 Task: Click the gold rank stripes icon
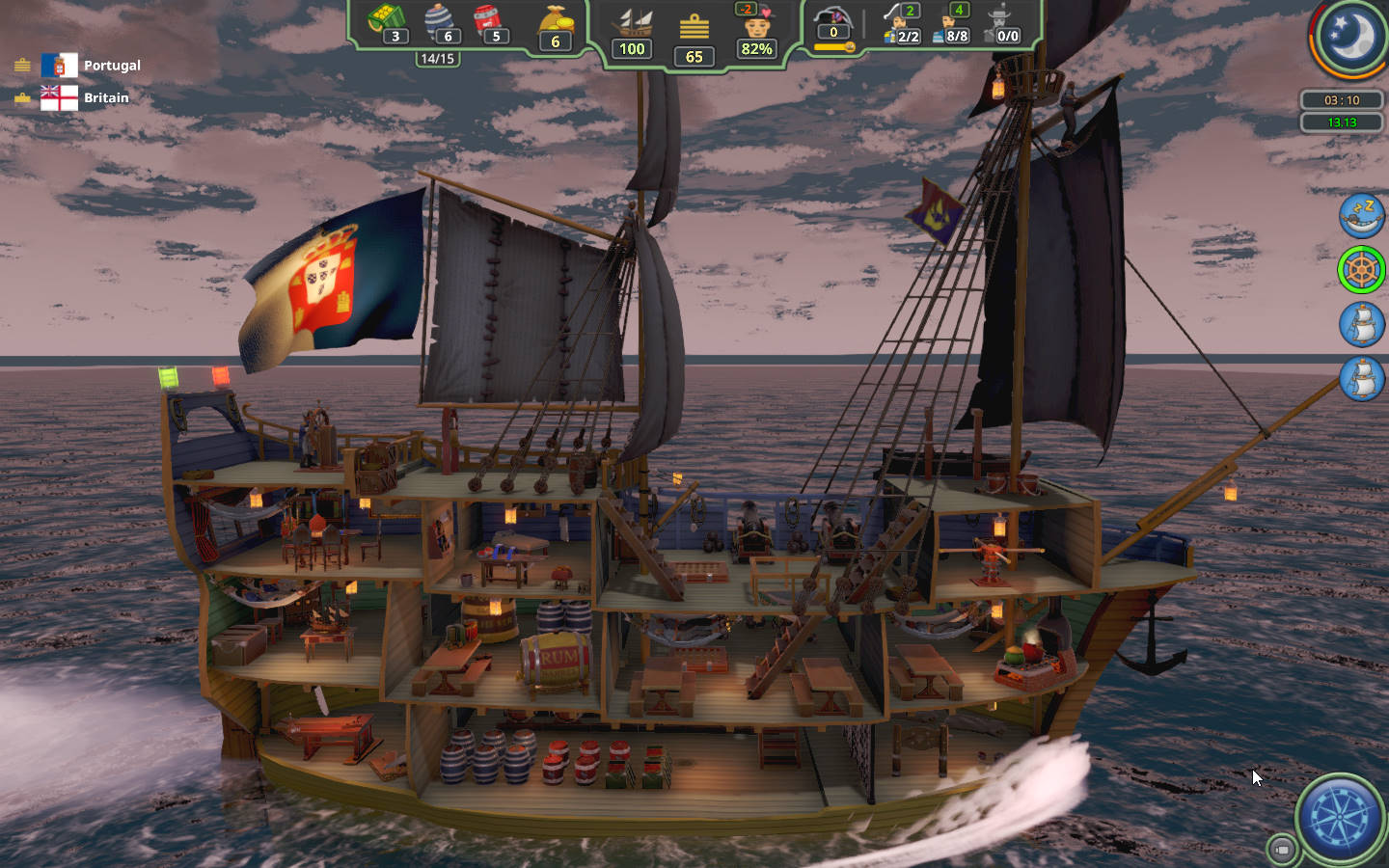point(694,27)
